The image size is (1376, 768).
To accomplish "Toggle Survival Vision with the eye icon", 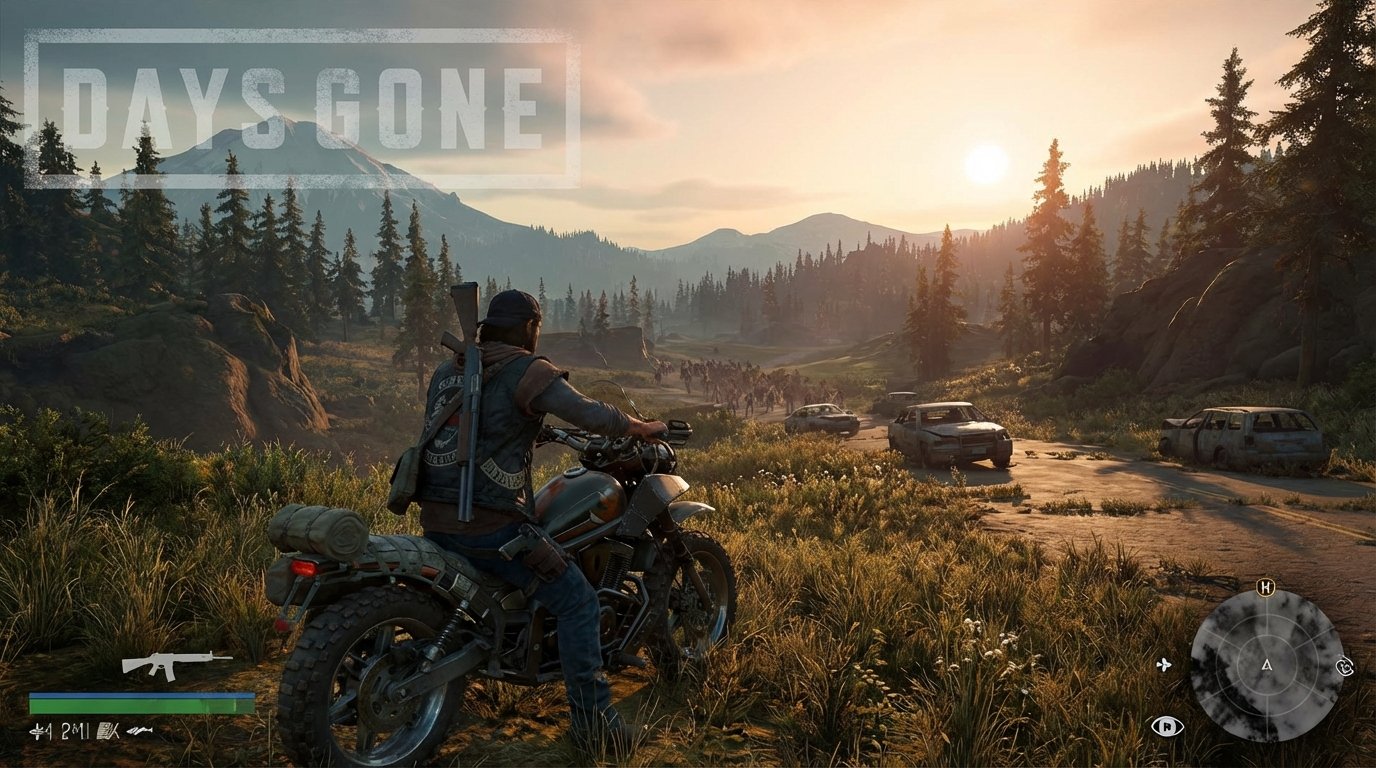I will point(1167,726).
